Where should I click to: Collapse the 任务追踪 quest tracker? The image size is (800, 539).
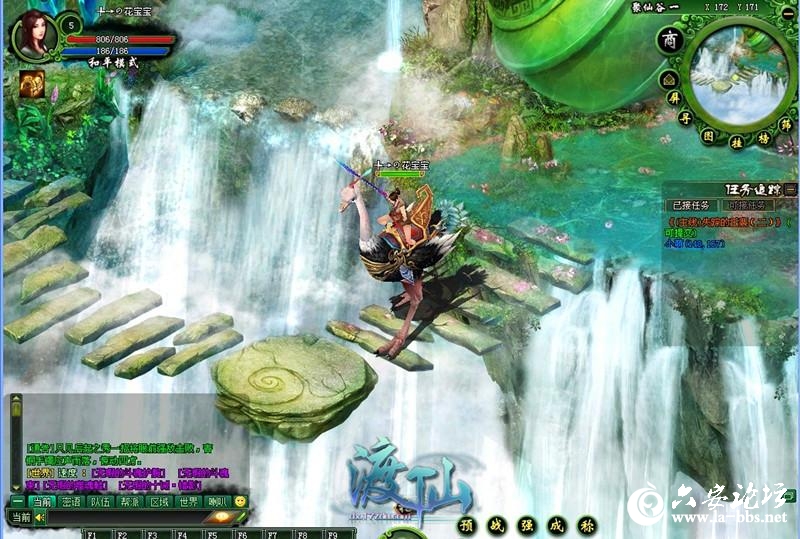tap(790, 188)
